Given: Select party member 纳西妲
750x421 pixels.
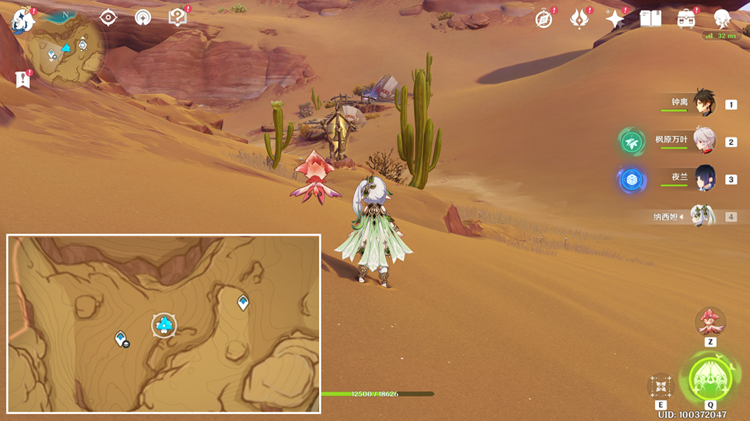Looking at the screenshot, I should (704, 216).
